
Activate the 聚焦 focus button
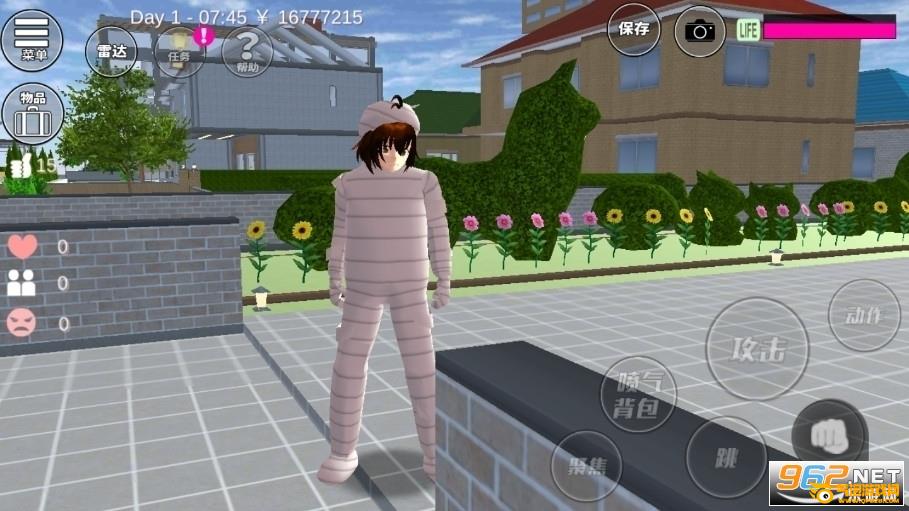click(586, 465)
